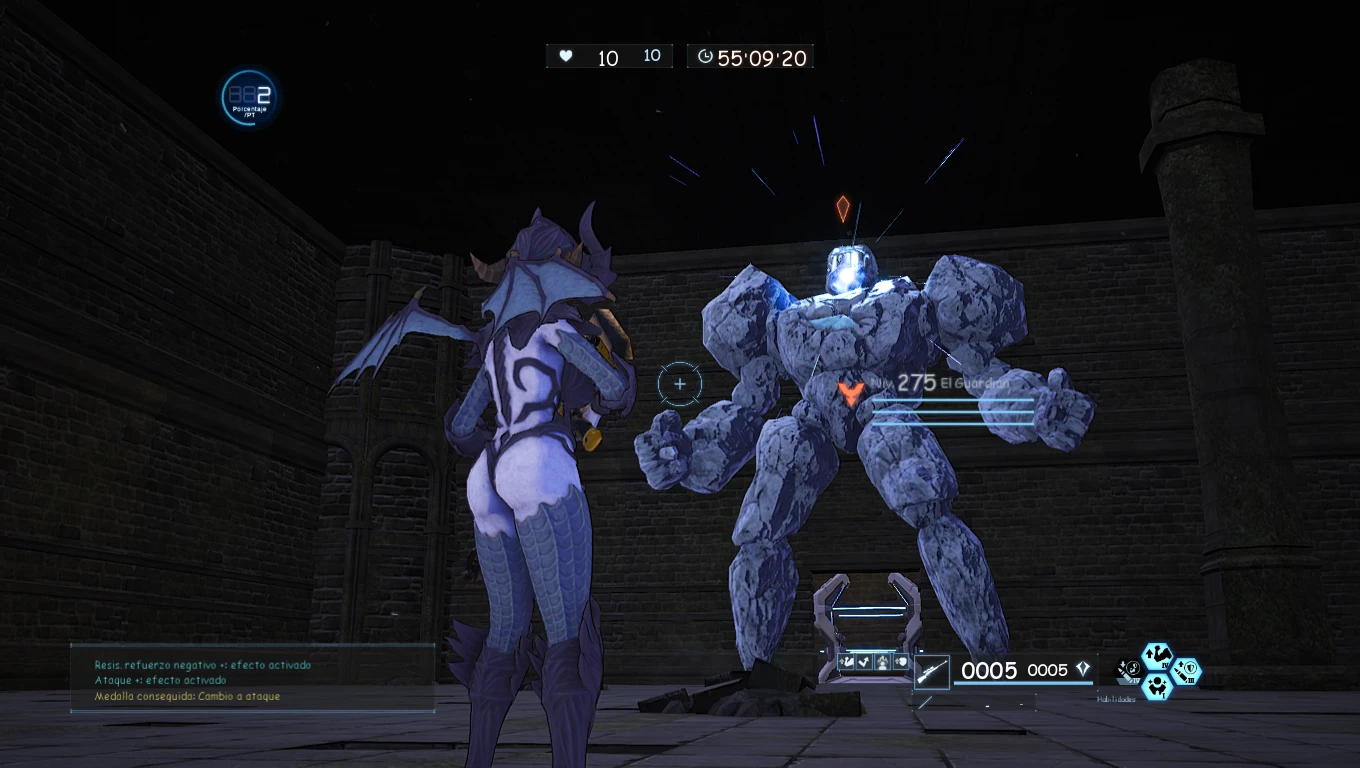The height and width of the screenshot is (768, 1360).
Task: Activate the flexed arm level IV skill
Action: point(1158,656)
